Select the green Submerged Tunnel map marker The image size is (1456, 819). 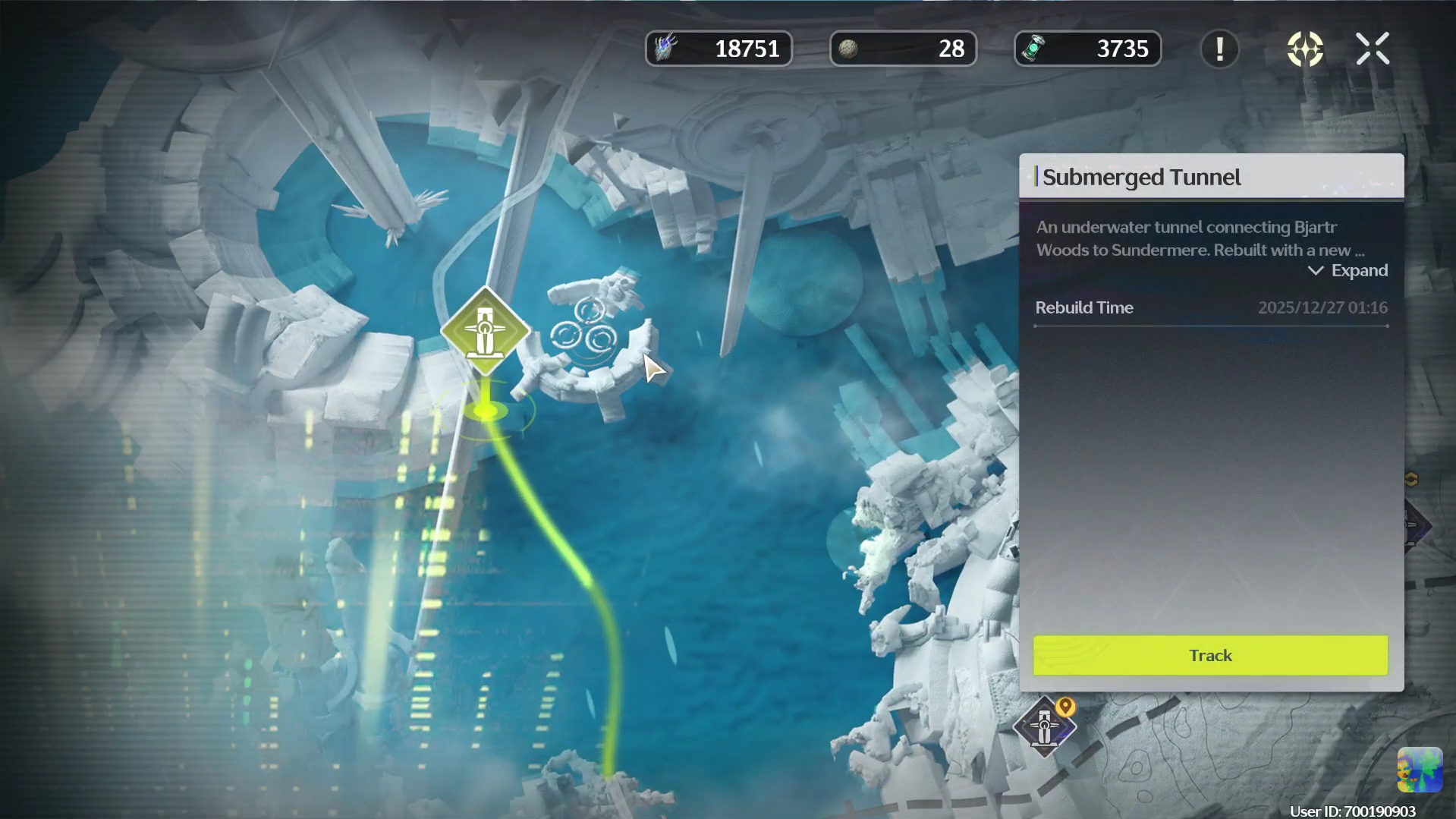pyautogui.click(x=485, y=332)
